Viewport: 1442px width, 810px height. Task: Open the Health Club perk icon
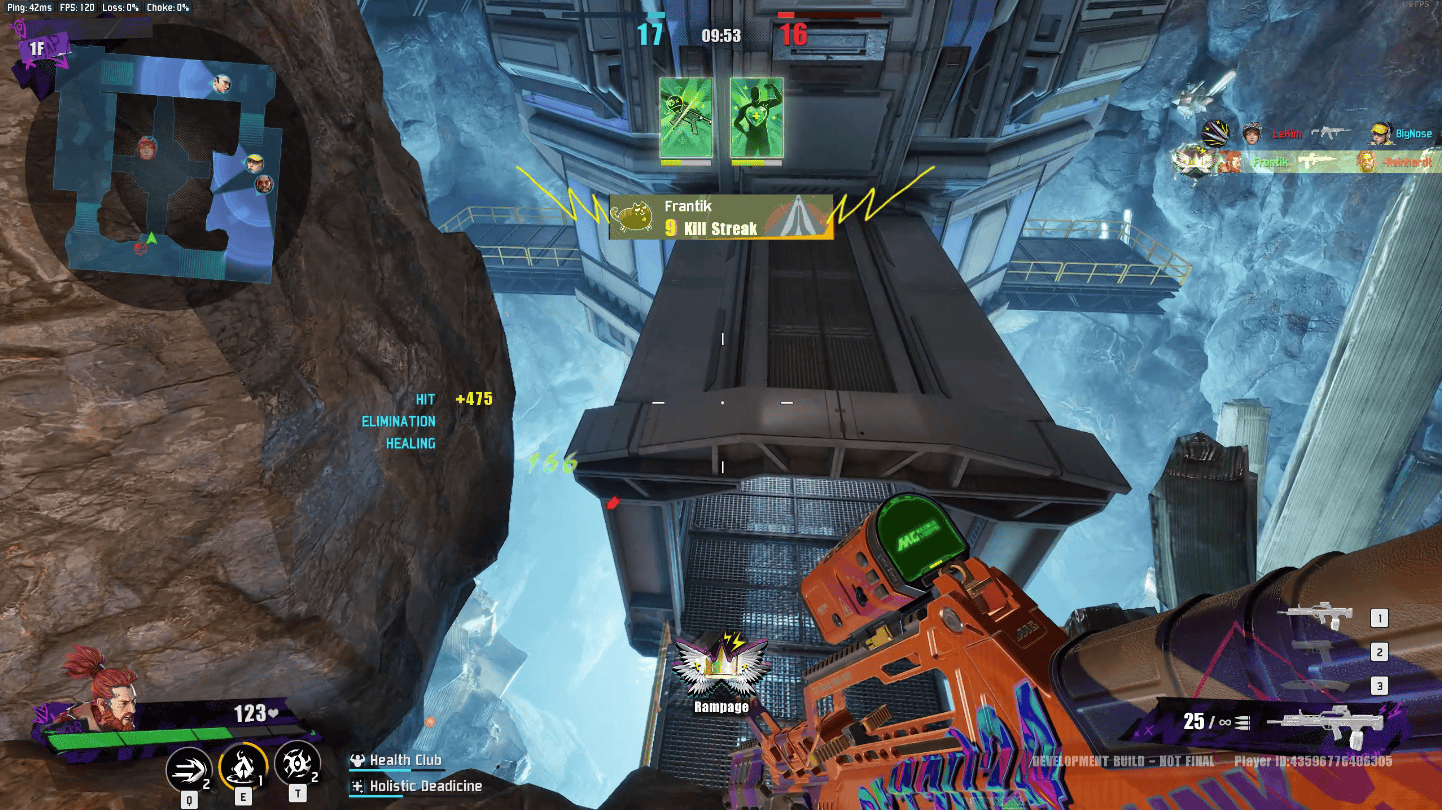[x=357, y=760]
